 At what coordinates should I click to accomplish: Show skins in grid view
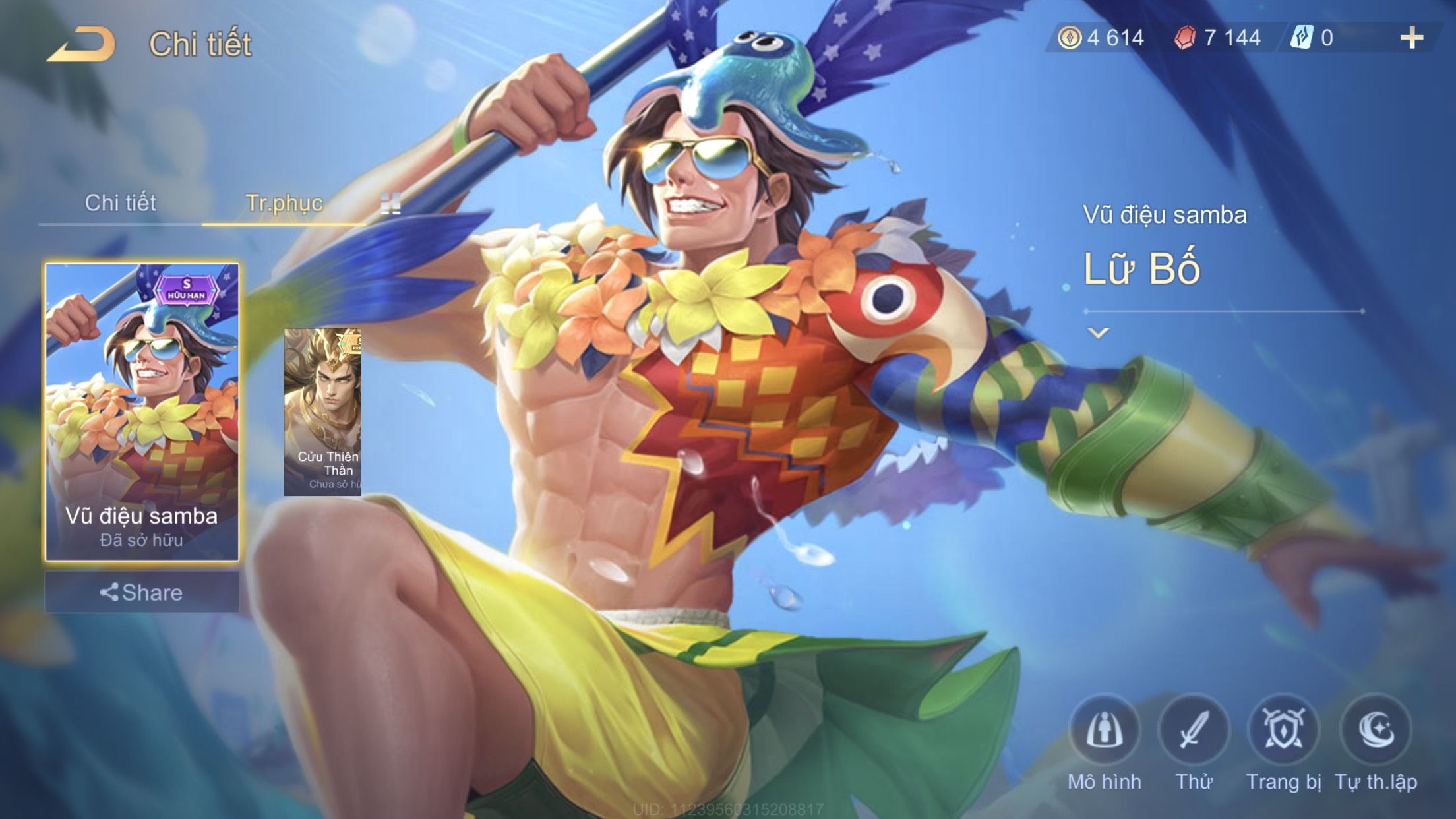(390, 204)
